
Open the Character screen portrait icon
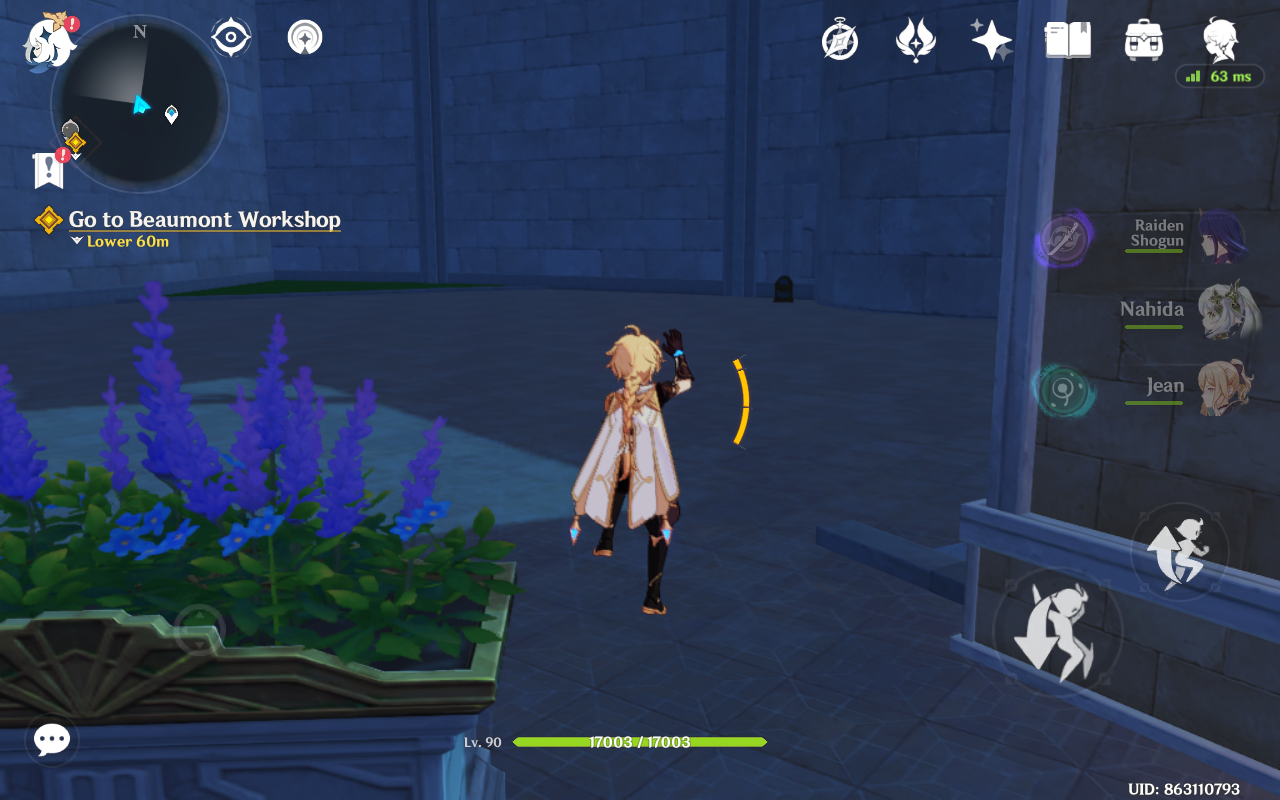1218,38
